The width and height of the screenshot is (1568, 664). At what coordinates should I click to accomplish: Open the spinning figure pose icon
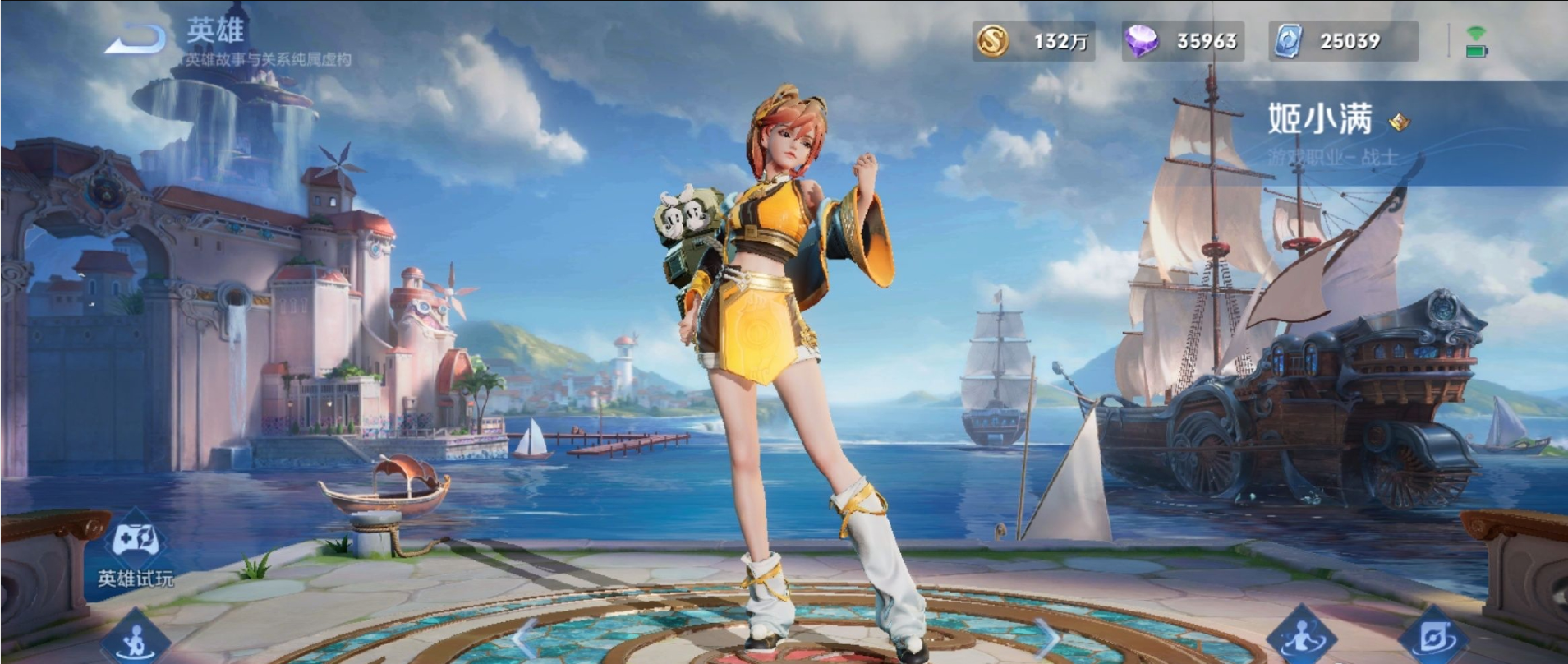coord(1301,639)
